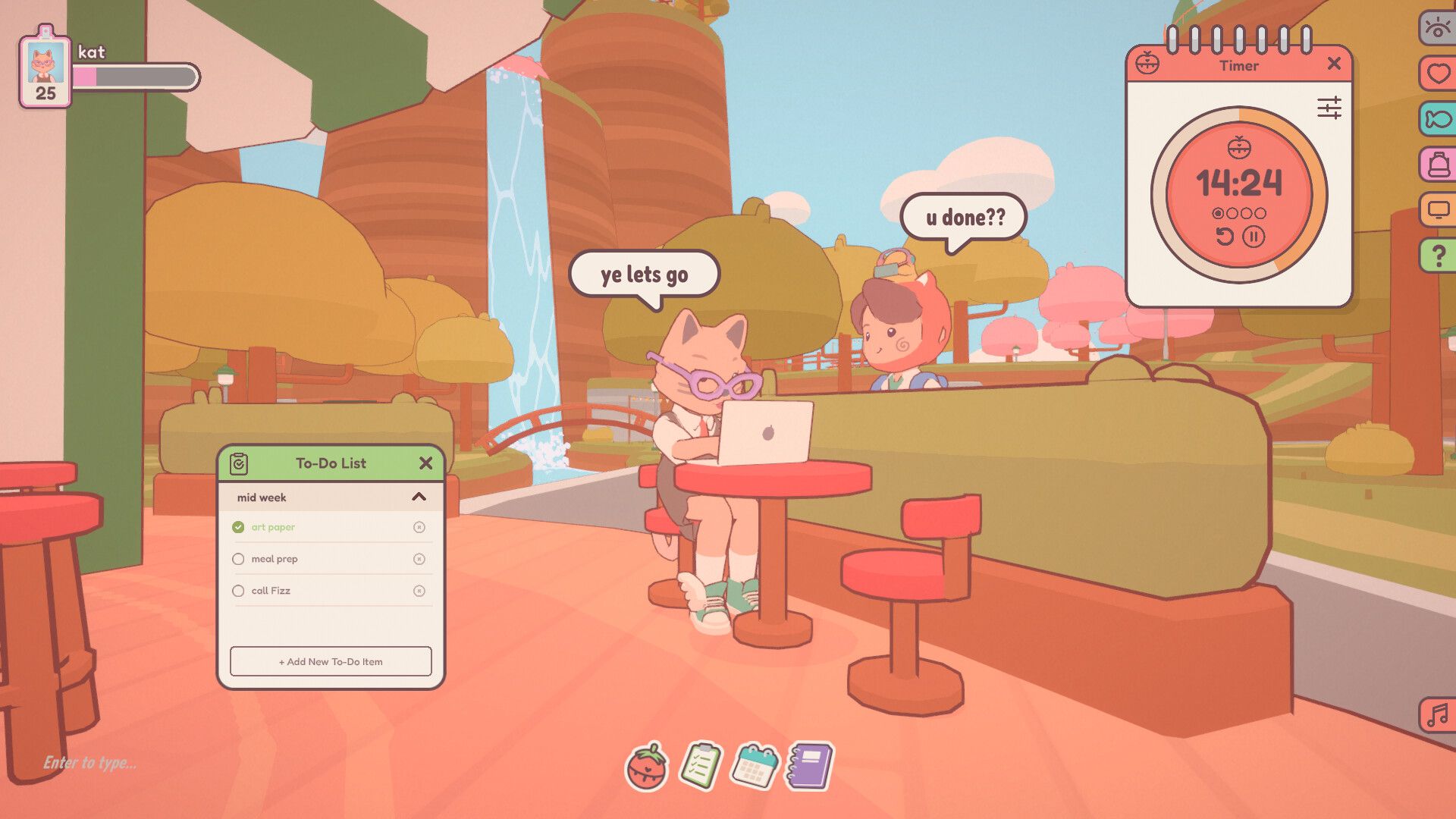Pause the running timer

coord(1254,237)
